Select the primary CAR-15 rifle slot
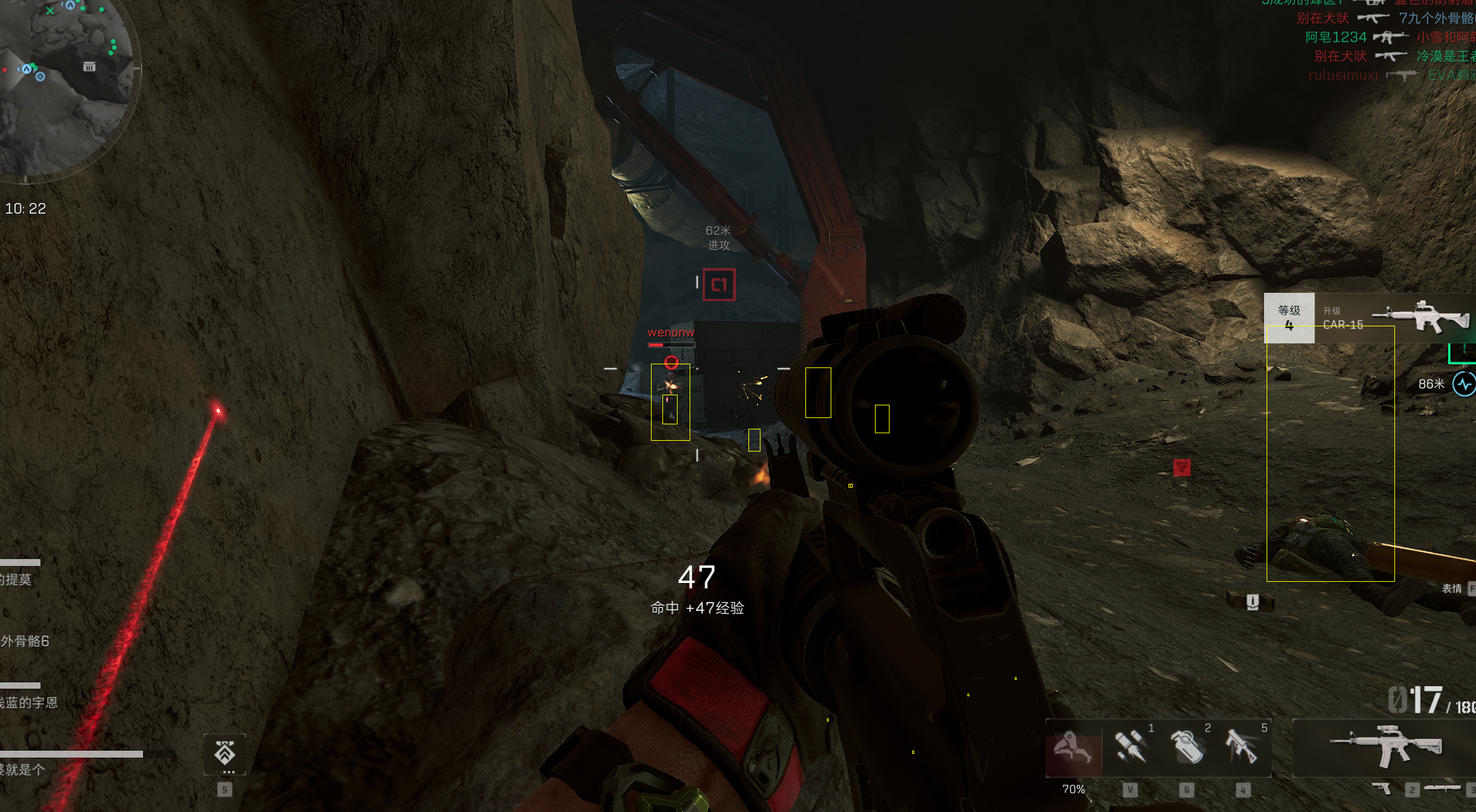Screen dimensions: 1476x812 click(x=1386, y=746)
